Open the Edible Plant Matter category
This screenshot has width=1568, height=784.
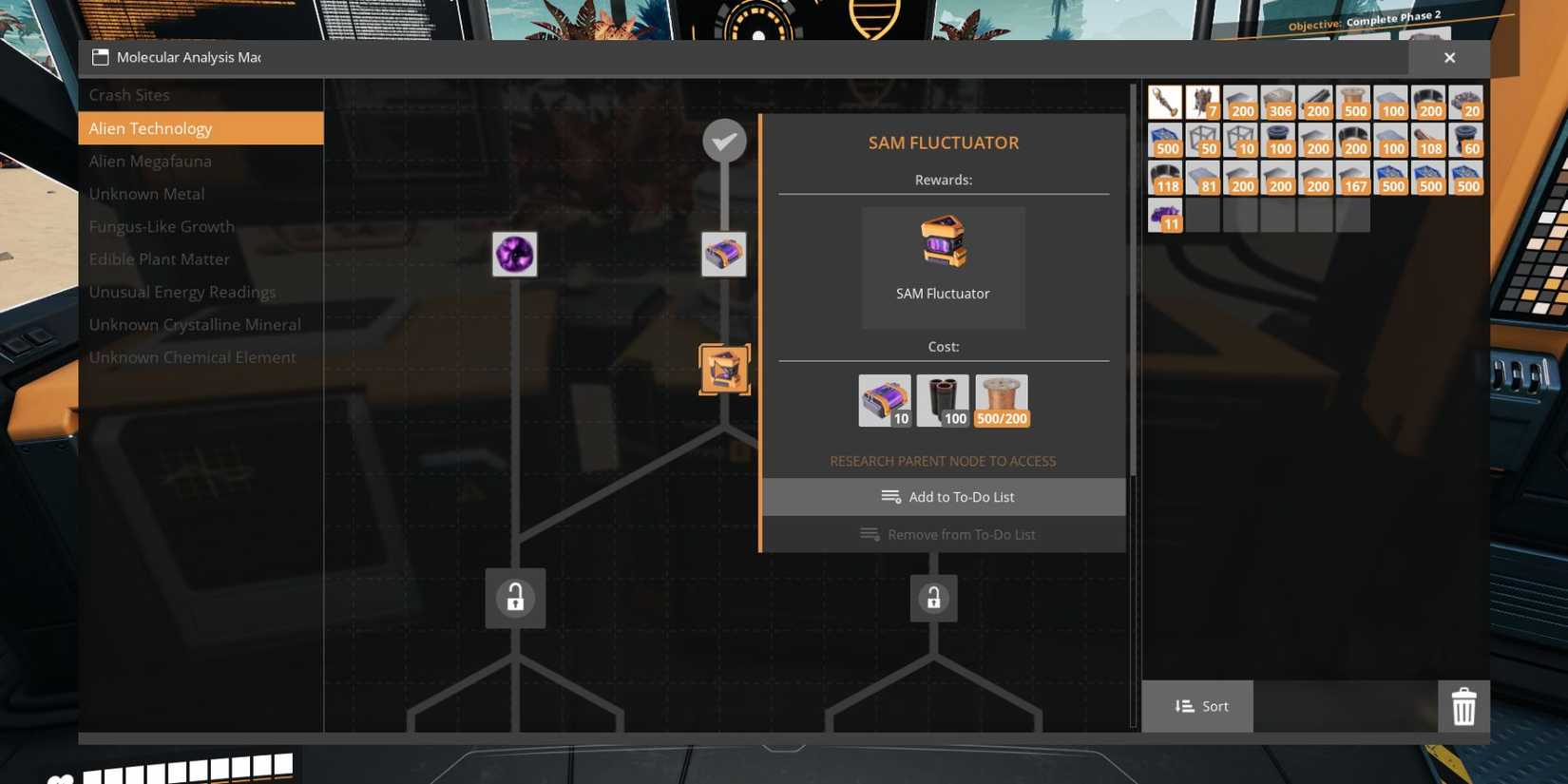pyautogui.click(x=159, y=258)
